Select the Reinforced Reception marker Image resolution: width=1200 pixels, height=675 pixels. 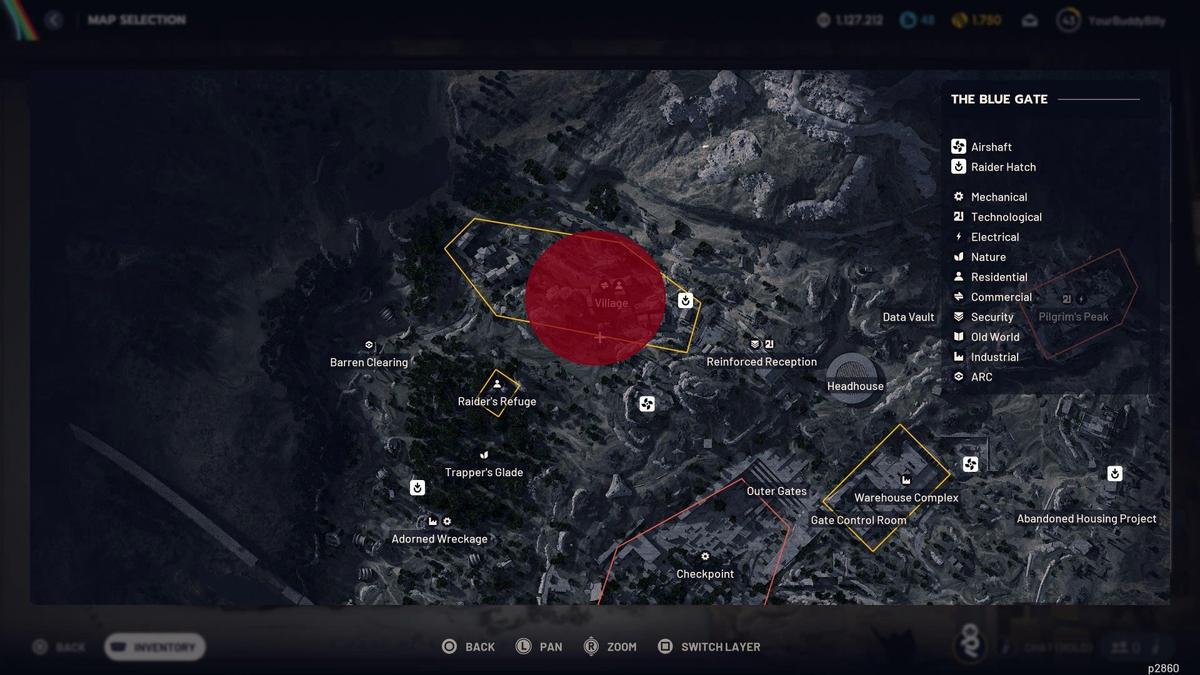click(762, 361)
